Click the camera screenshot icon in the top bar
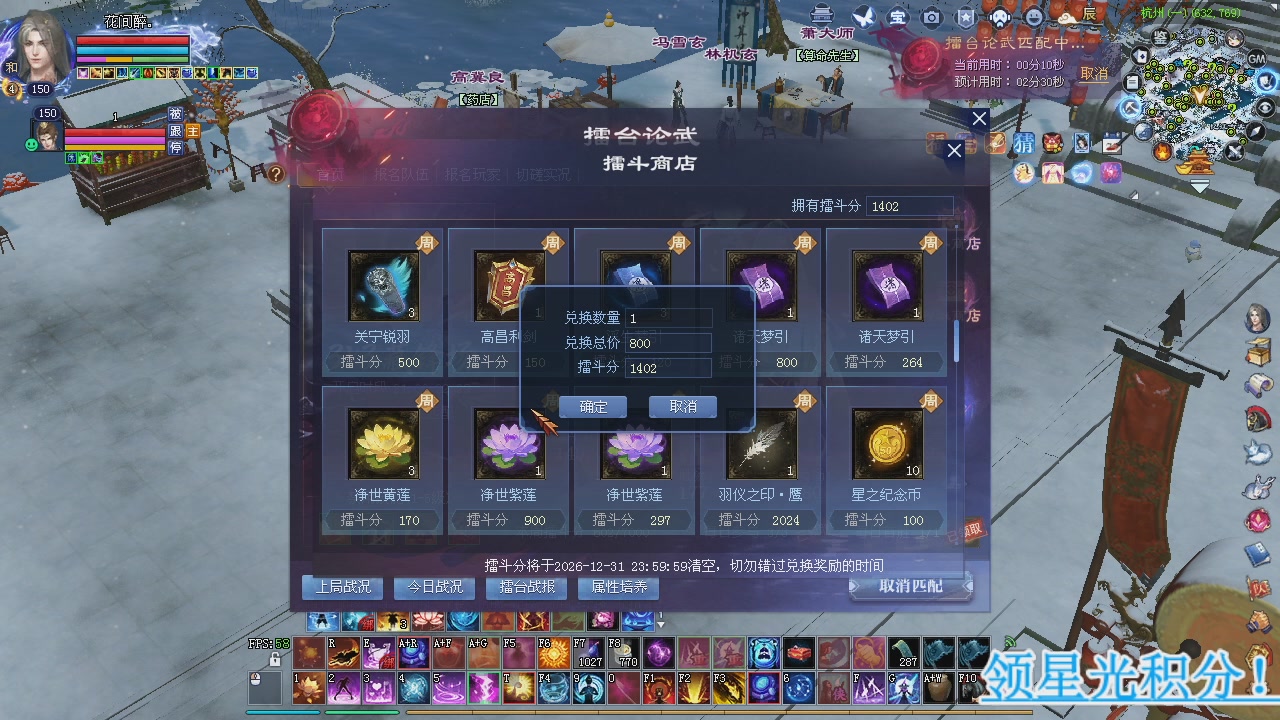The width and height of the screenshot is (1280, 720). 931,16
